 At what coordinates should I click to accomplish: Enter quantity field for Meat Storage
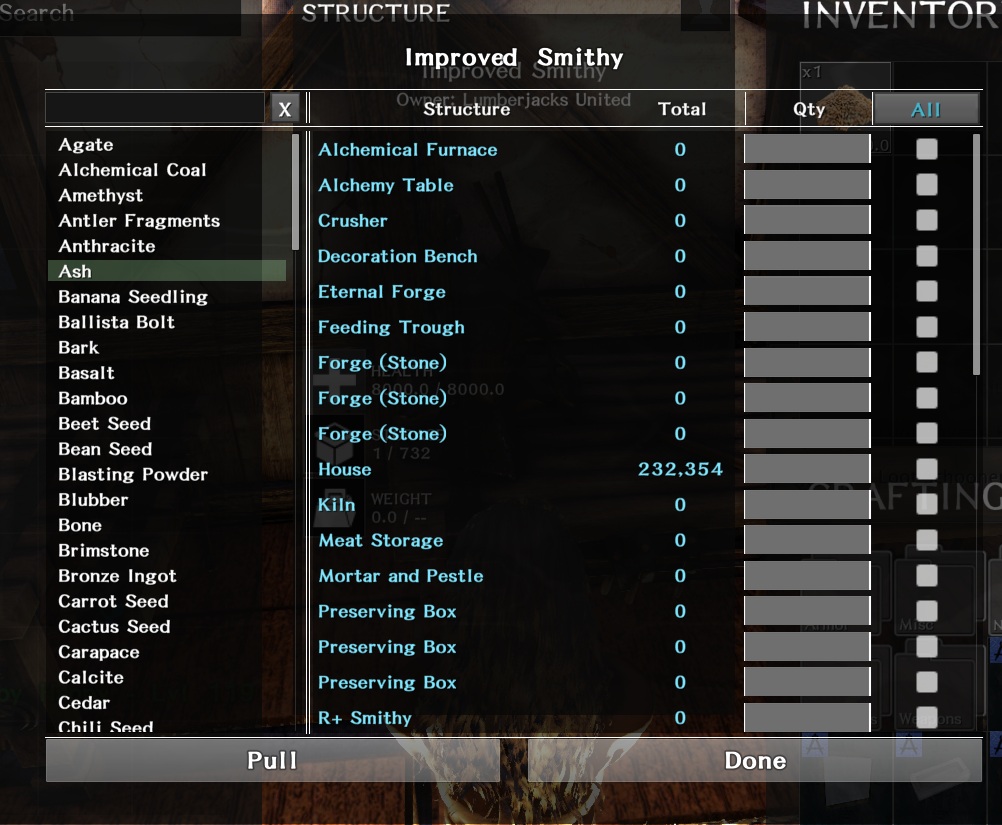(x=807, y=540)
